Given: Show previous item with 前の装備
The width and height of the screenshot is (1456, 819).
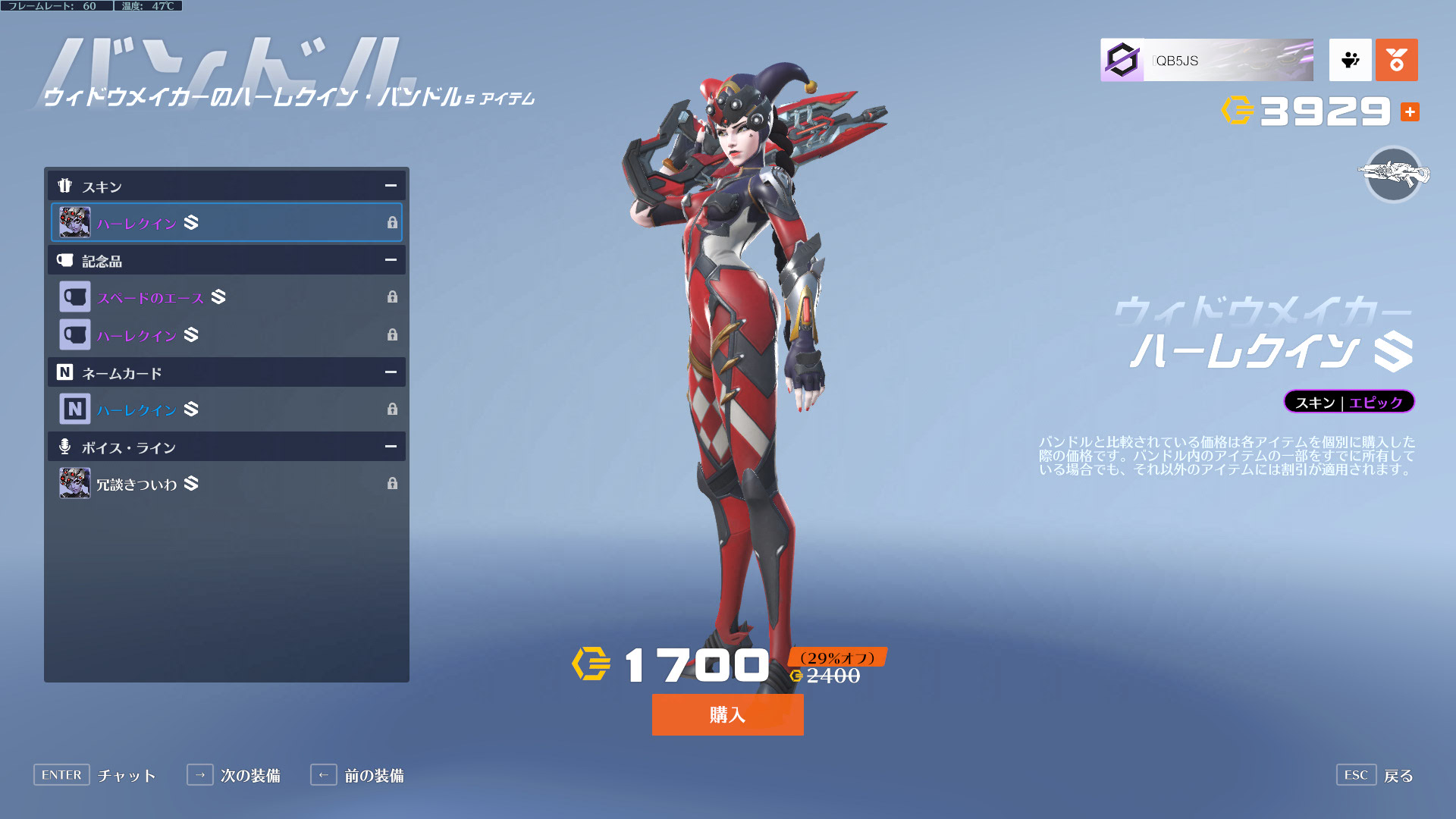Looking at the screenshot, I should pos(357,775).
